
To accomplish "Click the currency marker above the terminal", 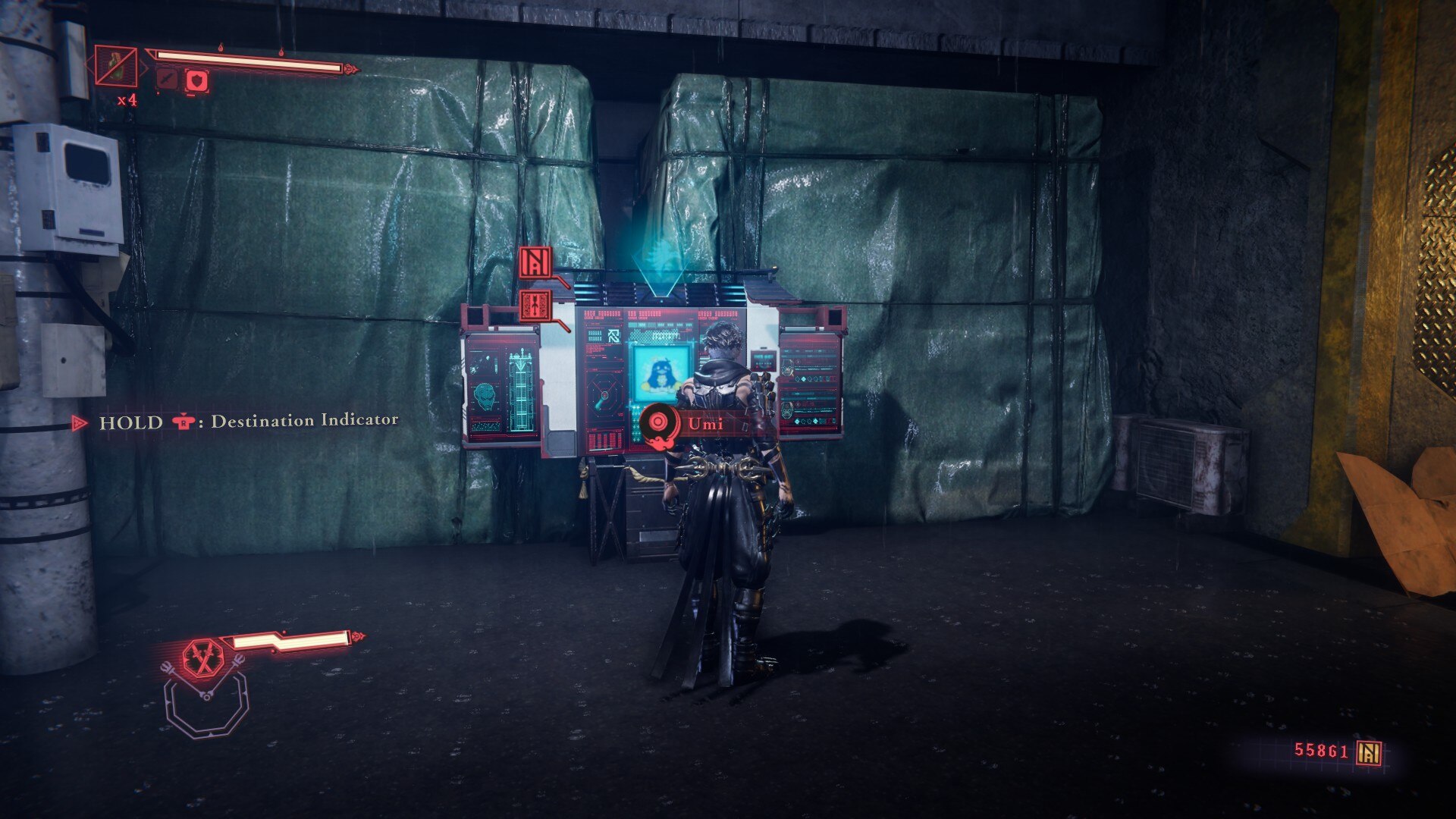I will 536,262.
